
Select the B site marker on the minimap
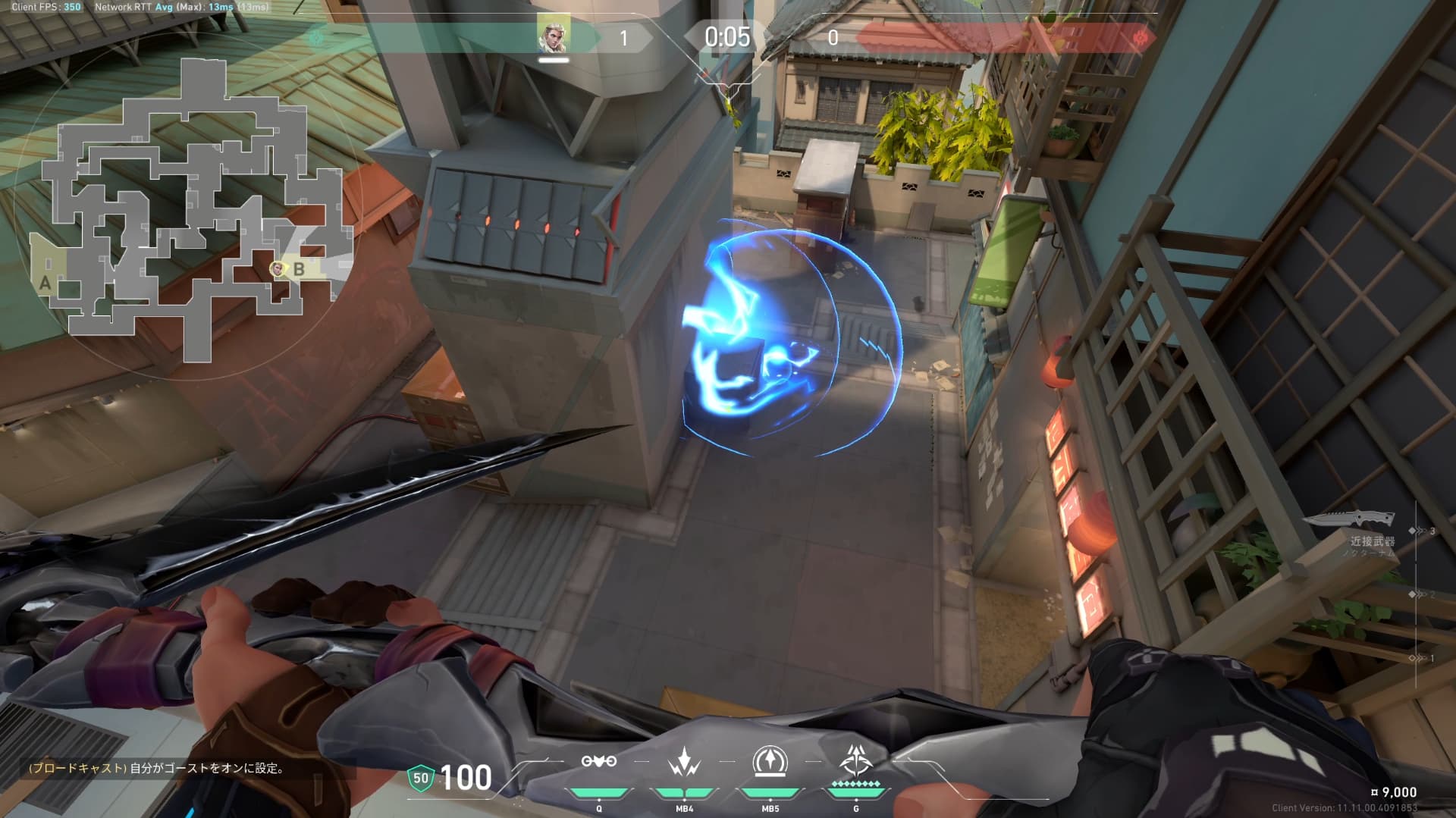300,269
